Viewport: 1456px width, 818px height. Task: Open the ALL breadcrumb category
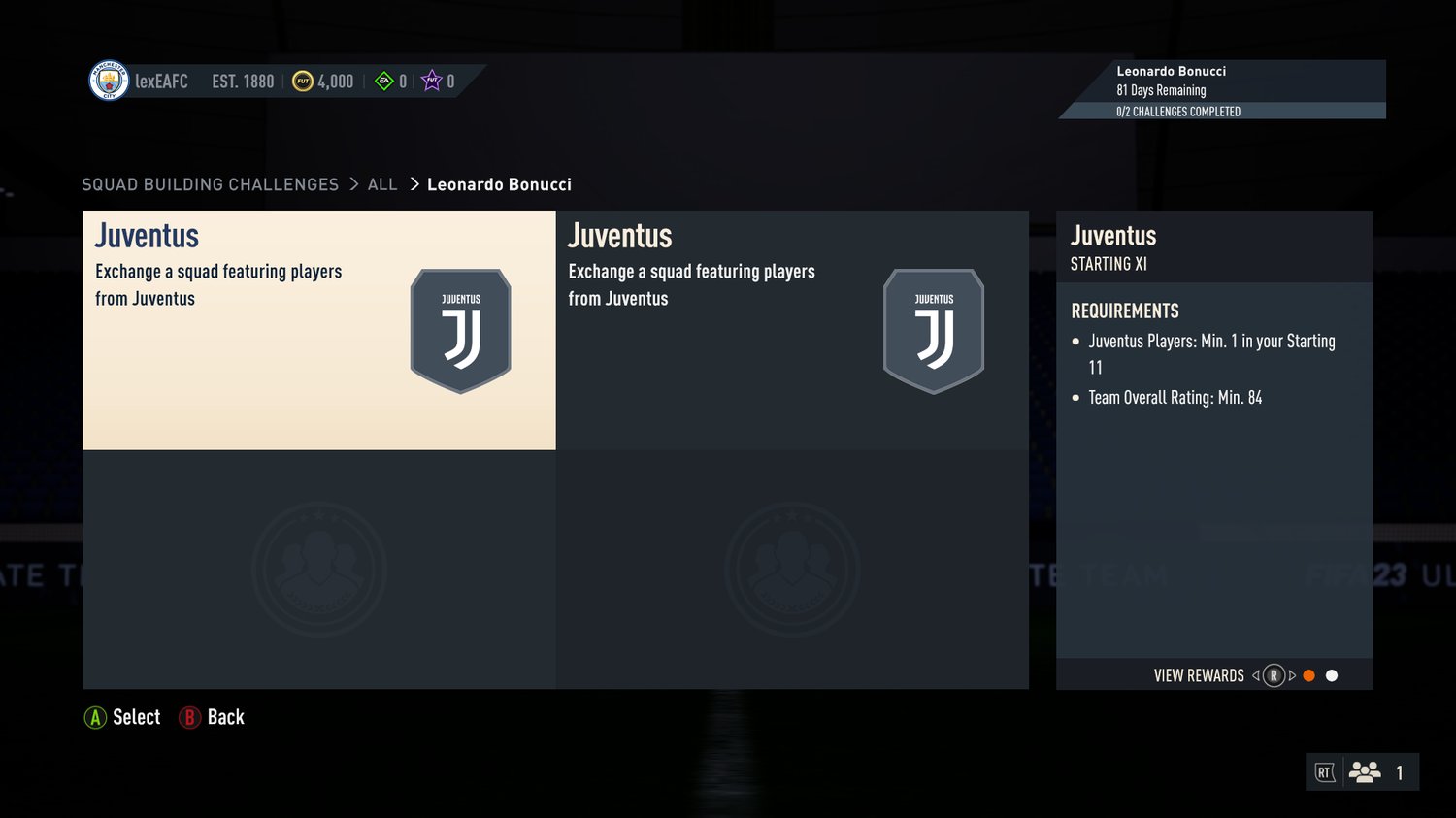tap(382, 184)
